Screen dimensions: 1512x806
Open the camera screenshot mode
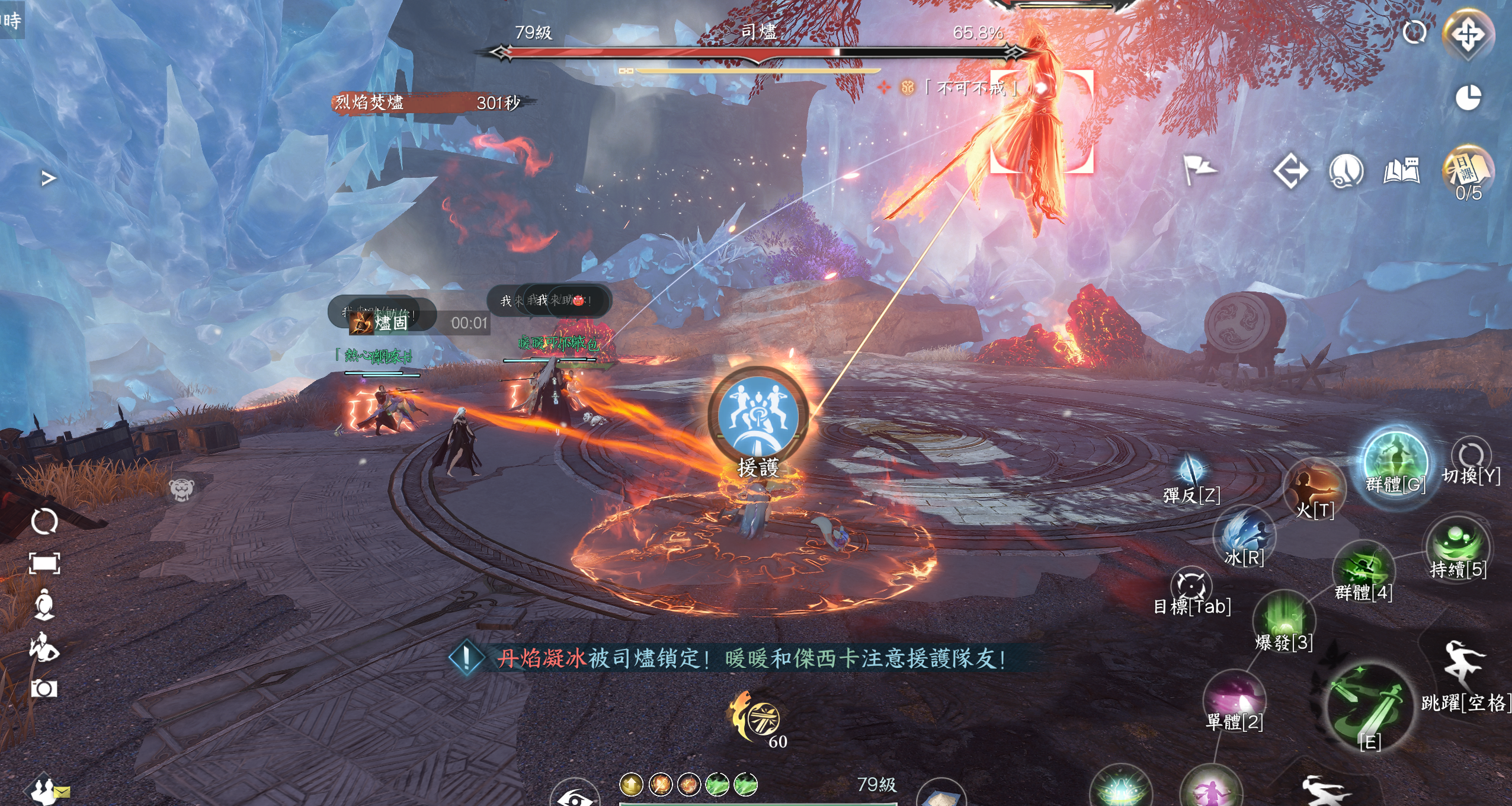pos(44,689)
